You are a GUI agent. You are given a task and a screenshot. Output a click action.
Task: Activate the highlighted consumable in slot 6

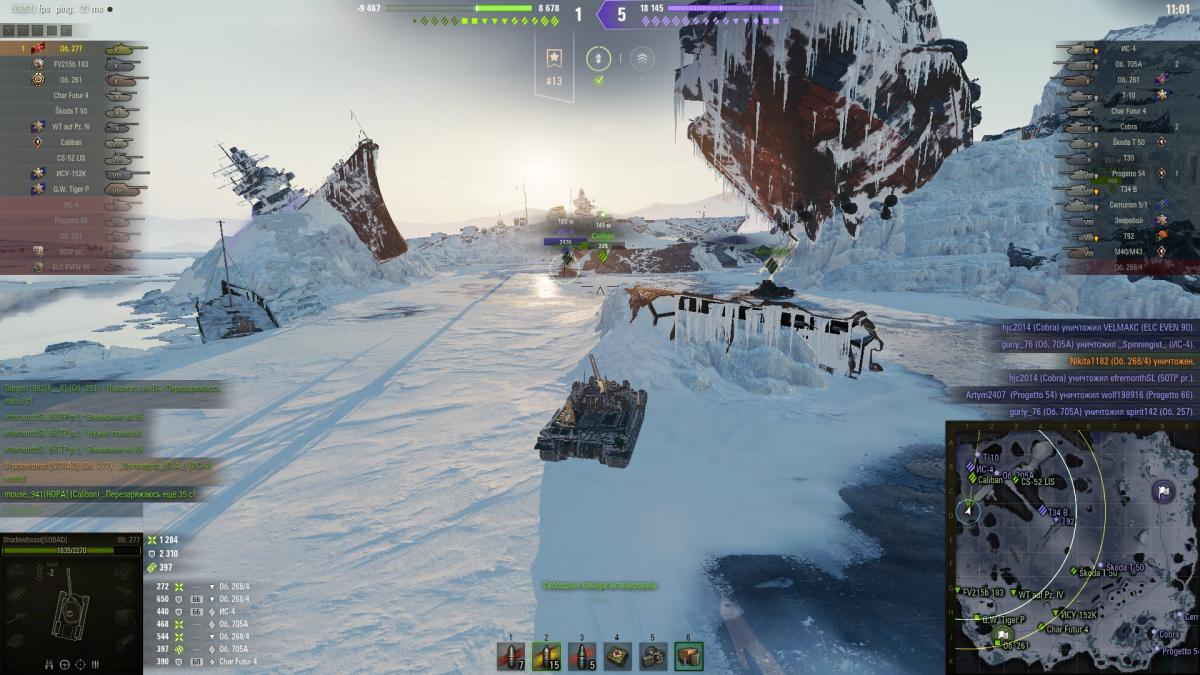point(688,657)
